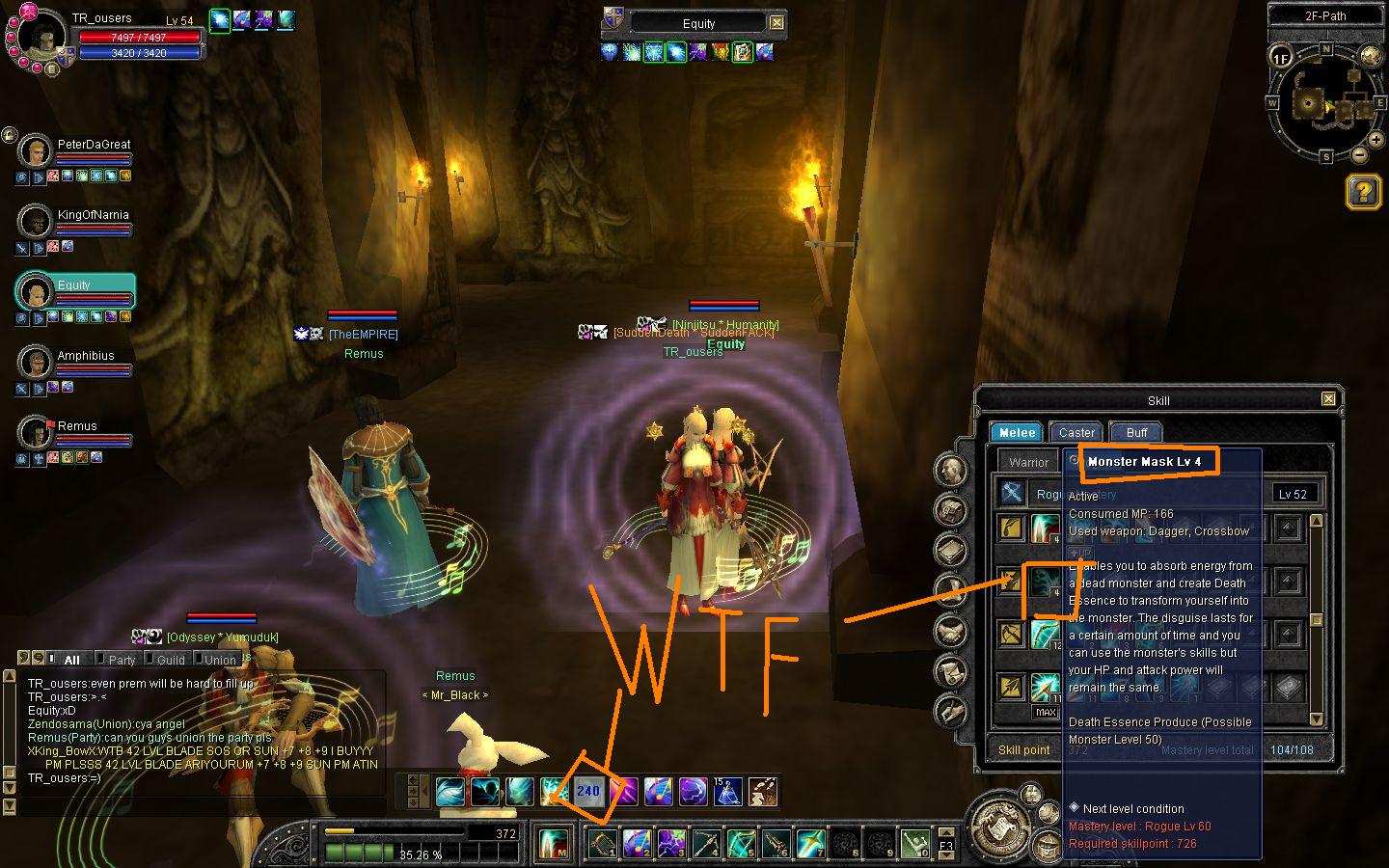
Task: Activate the harp skill in quickslot 1
Action: pyautogui.click(x=603, y=844)
